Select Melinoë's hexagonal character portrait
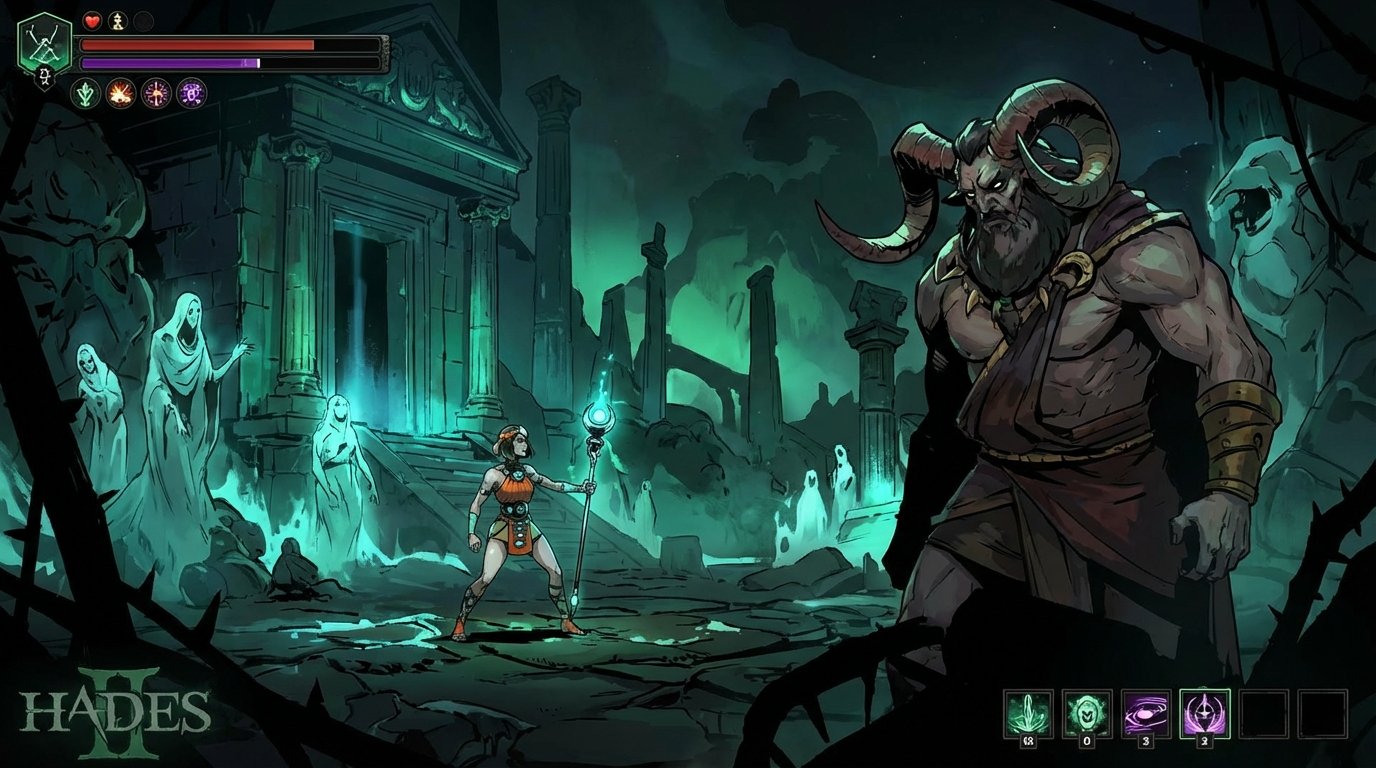Screen dimensions: 1376x768 click(44, 42)
